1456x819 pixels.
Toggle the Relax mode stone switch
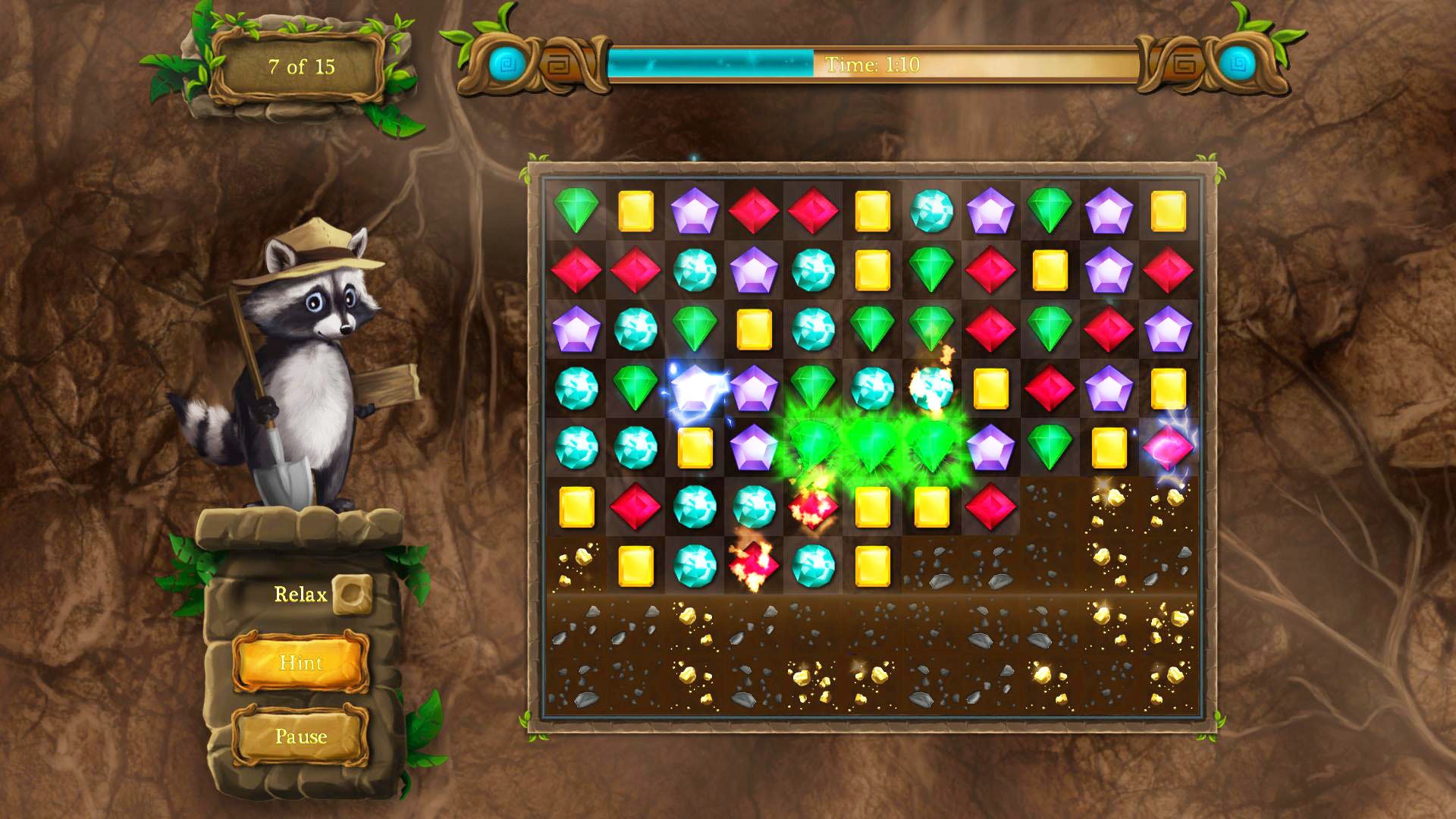(x=353, y=596)
